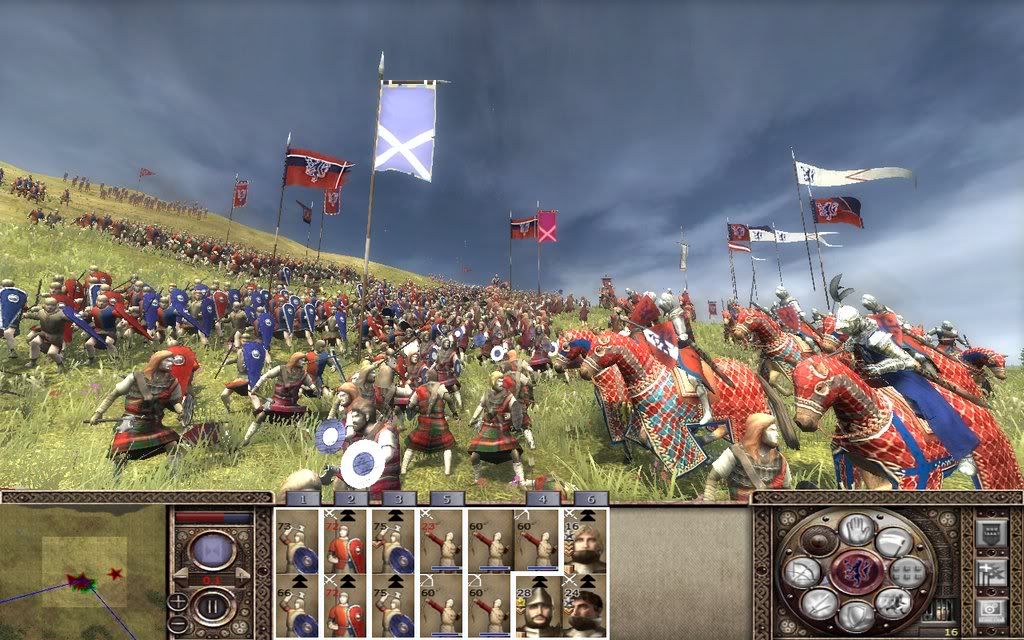Click the battle minimap
Image resolution: width=1024 pixels, height=640 pixels.
82,572
